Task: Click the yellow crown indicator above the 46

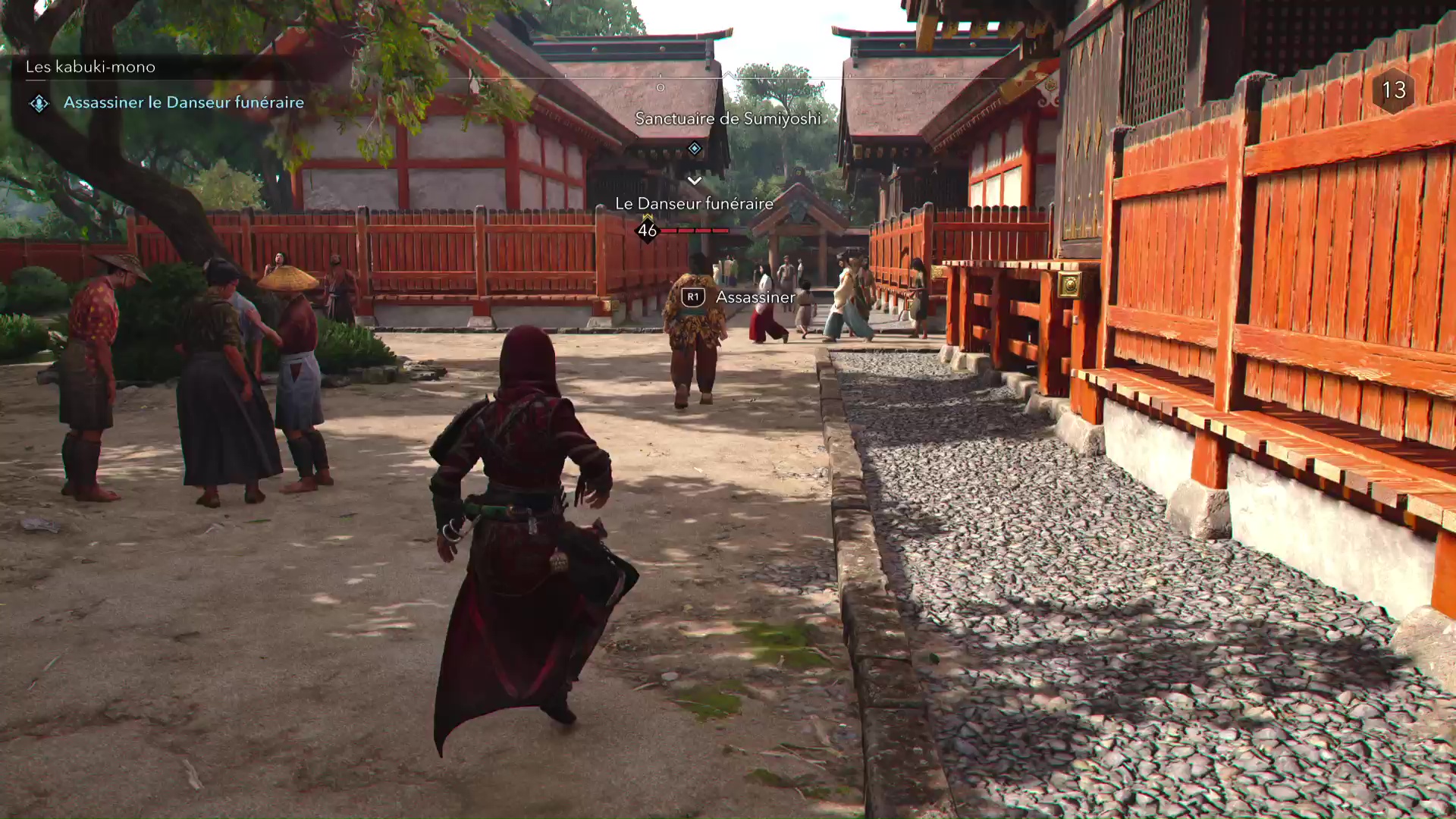Action: 646,218
